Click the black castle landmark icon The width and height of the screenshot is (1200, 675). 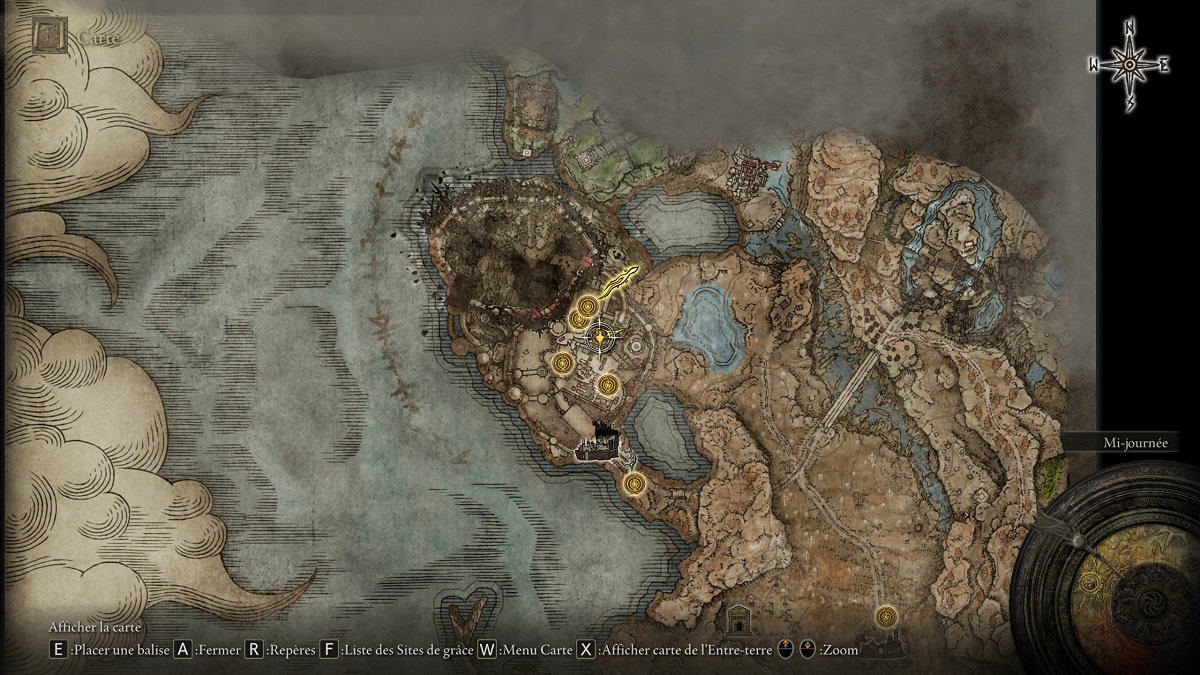[x=600, y=441]
